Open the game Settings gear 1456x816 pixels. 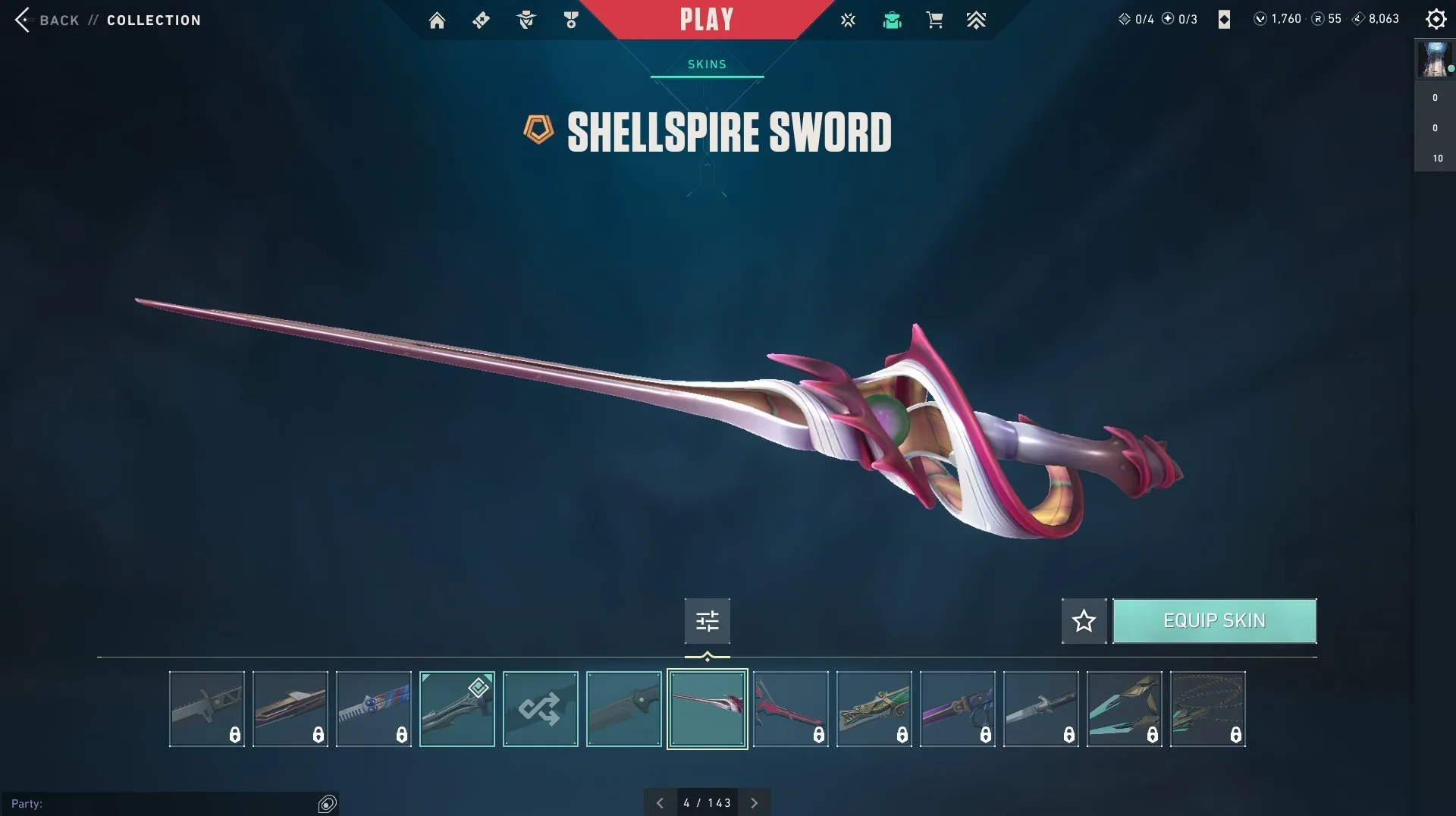pos(1436,19)
